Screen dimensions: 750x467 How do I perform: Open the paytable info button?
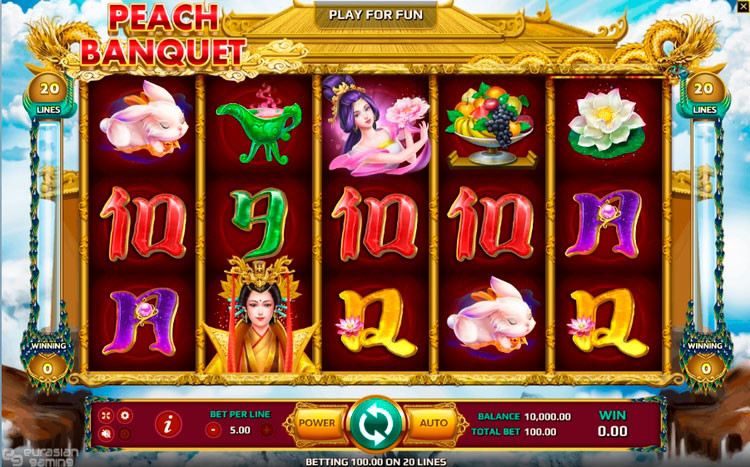[168, 425]
